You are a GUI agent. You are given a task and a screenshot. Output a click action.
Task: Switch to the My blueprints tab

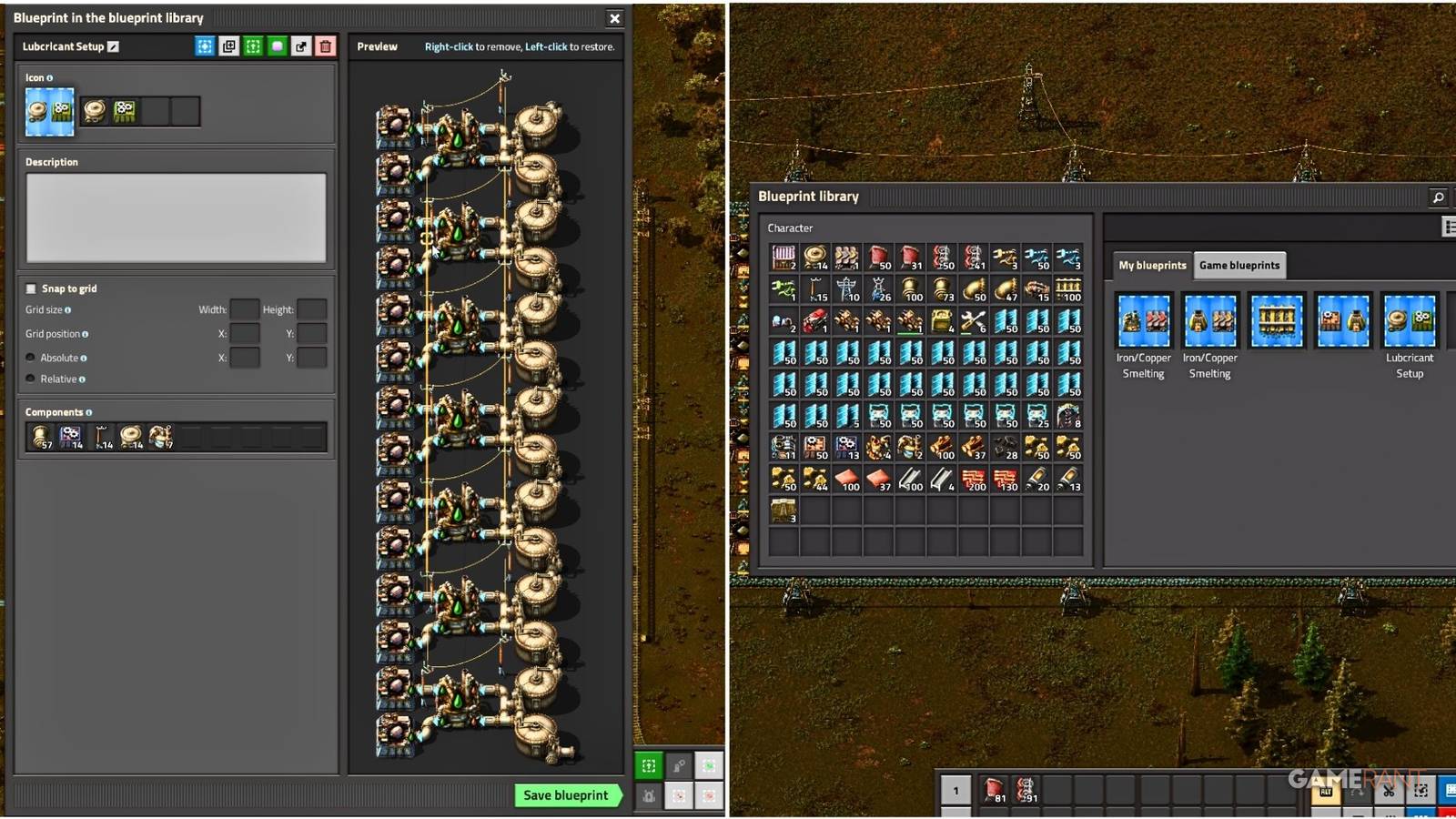[1150, 265]
